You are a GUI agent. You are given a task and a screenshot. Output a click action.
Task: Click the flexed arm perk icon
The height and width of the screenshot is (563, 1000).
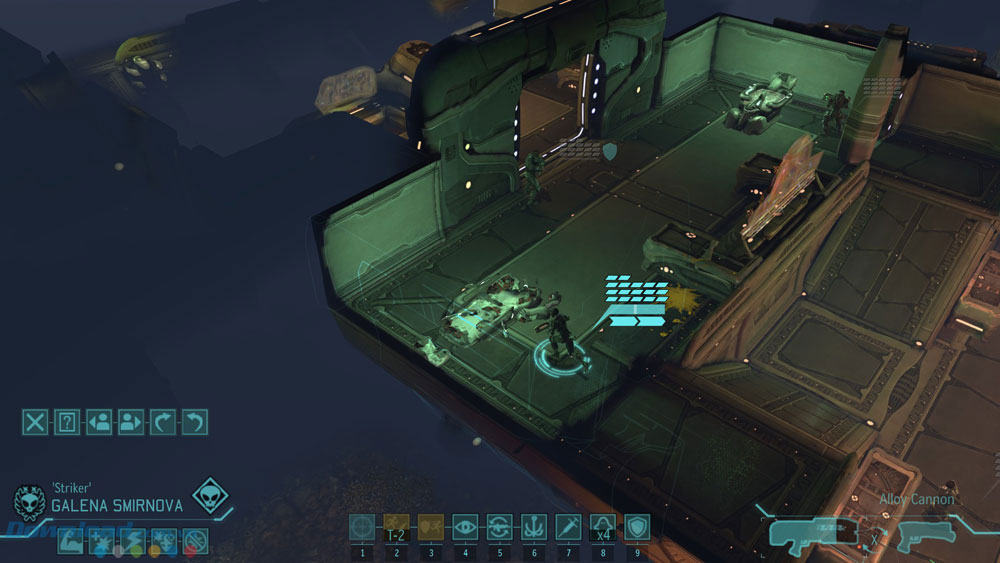point(70,541)
